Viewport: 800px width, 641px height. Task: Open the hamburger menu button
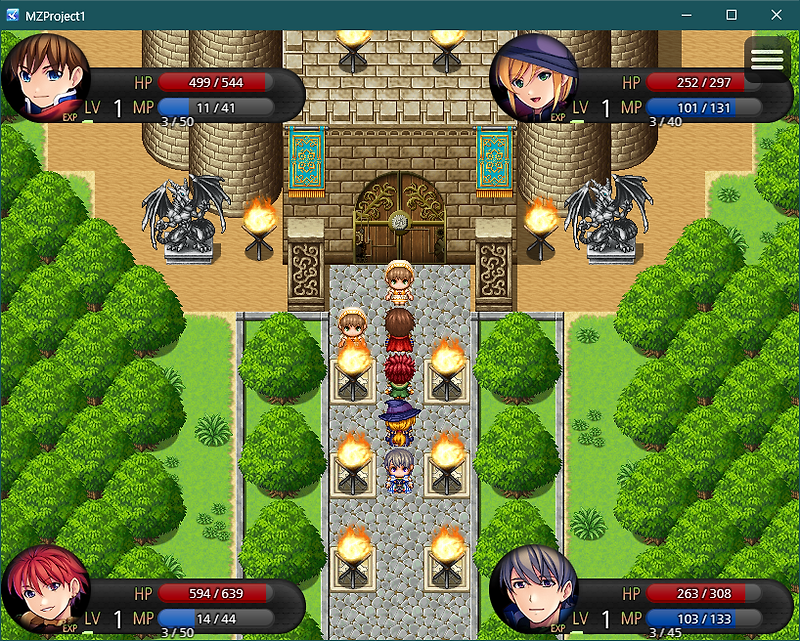pos(767,60)
